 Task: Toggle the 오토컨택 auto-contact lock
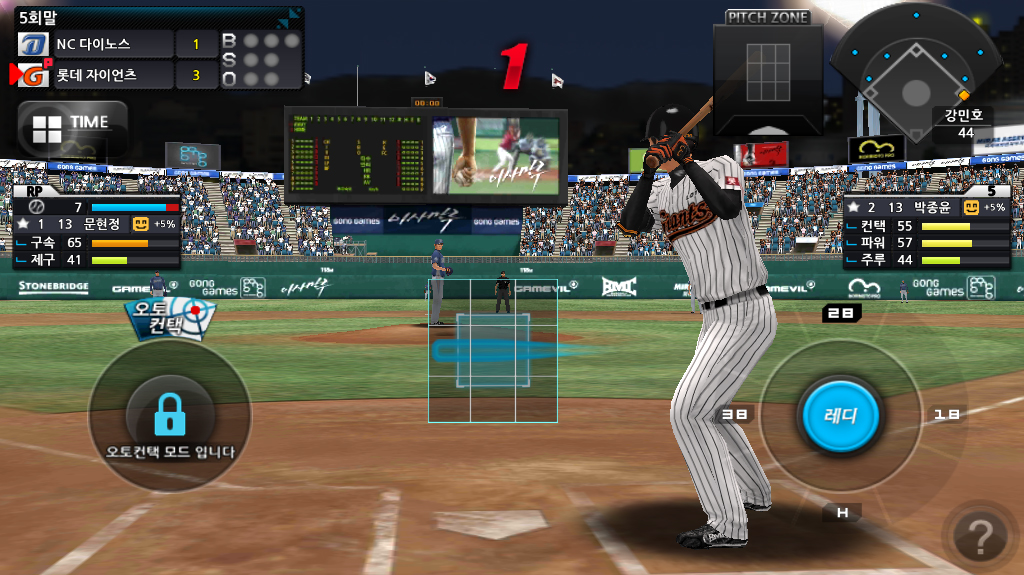coord(169,416)
